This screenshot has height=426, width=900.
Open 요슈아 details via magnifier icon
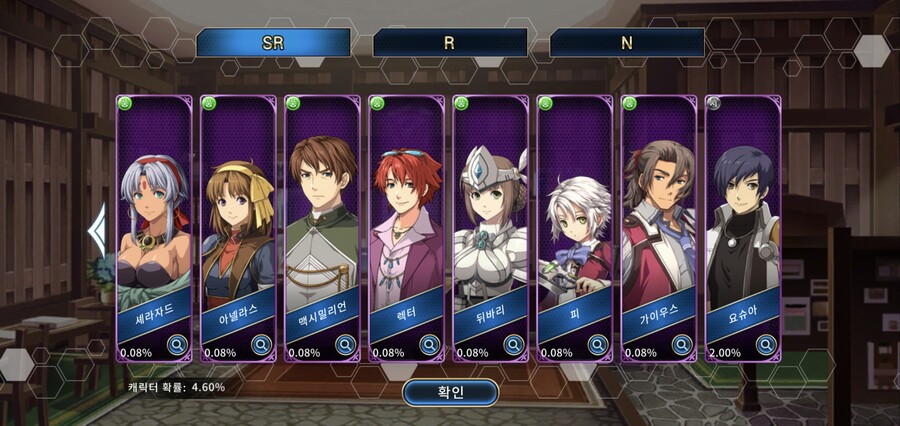pos(765,345)
